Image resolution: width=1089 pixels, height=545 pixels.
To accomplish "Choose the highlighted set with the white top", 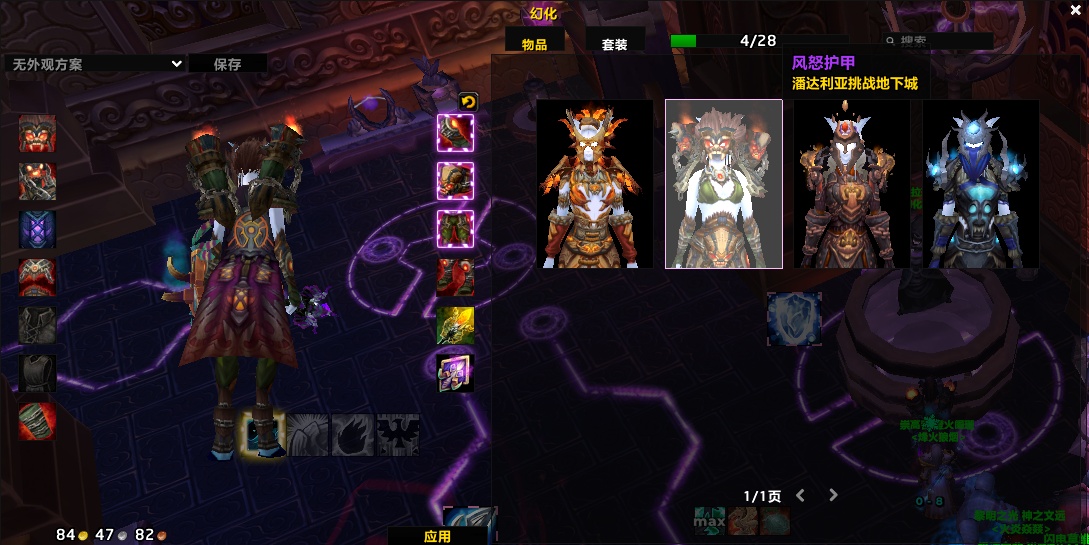I will tap(724, 184).
